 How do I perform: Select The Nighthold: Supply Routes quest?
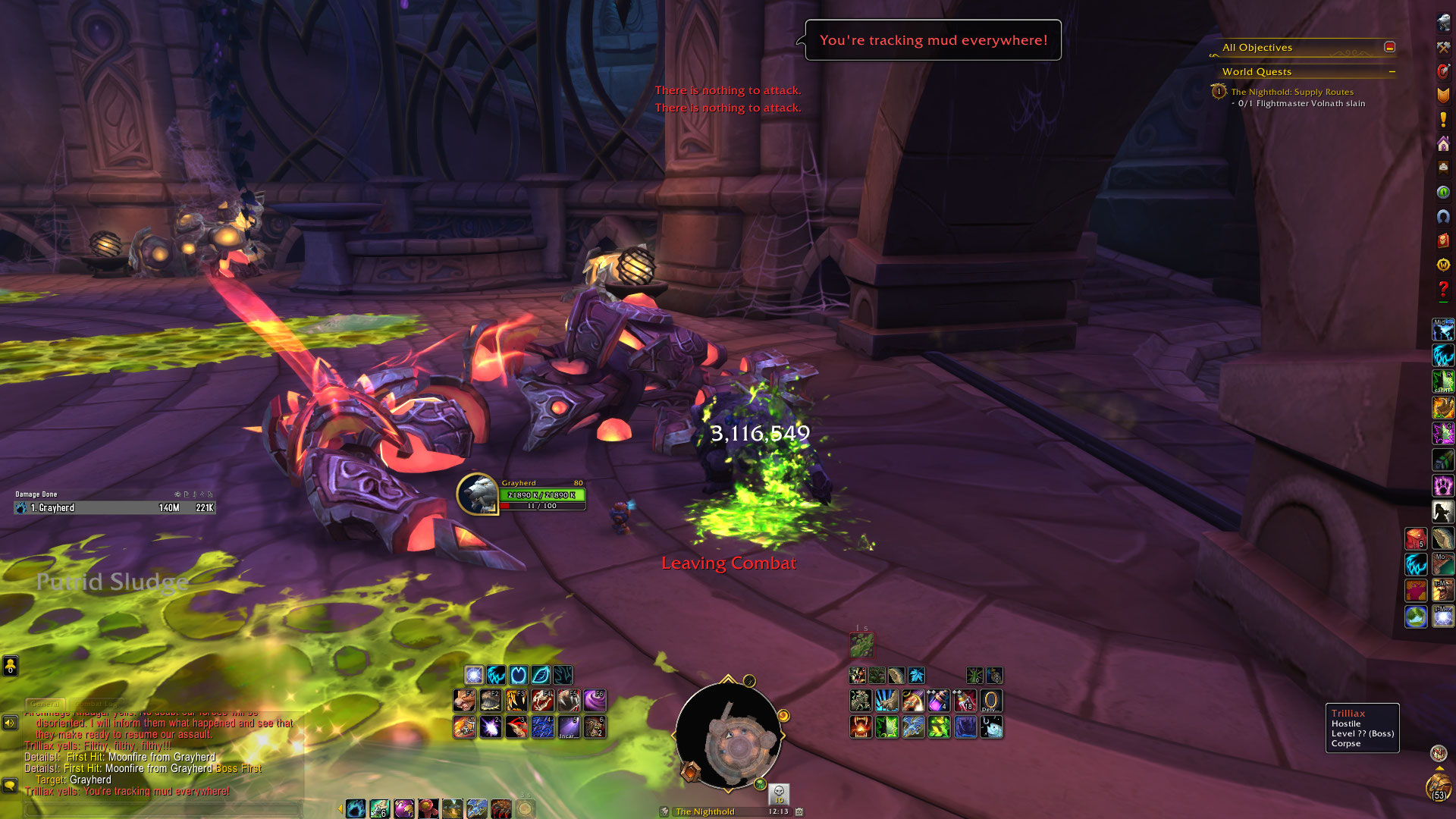pyautogui.click(x=1291, y=92)
